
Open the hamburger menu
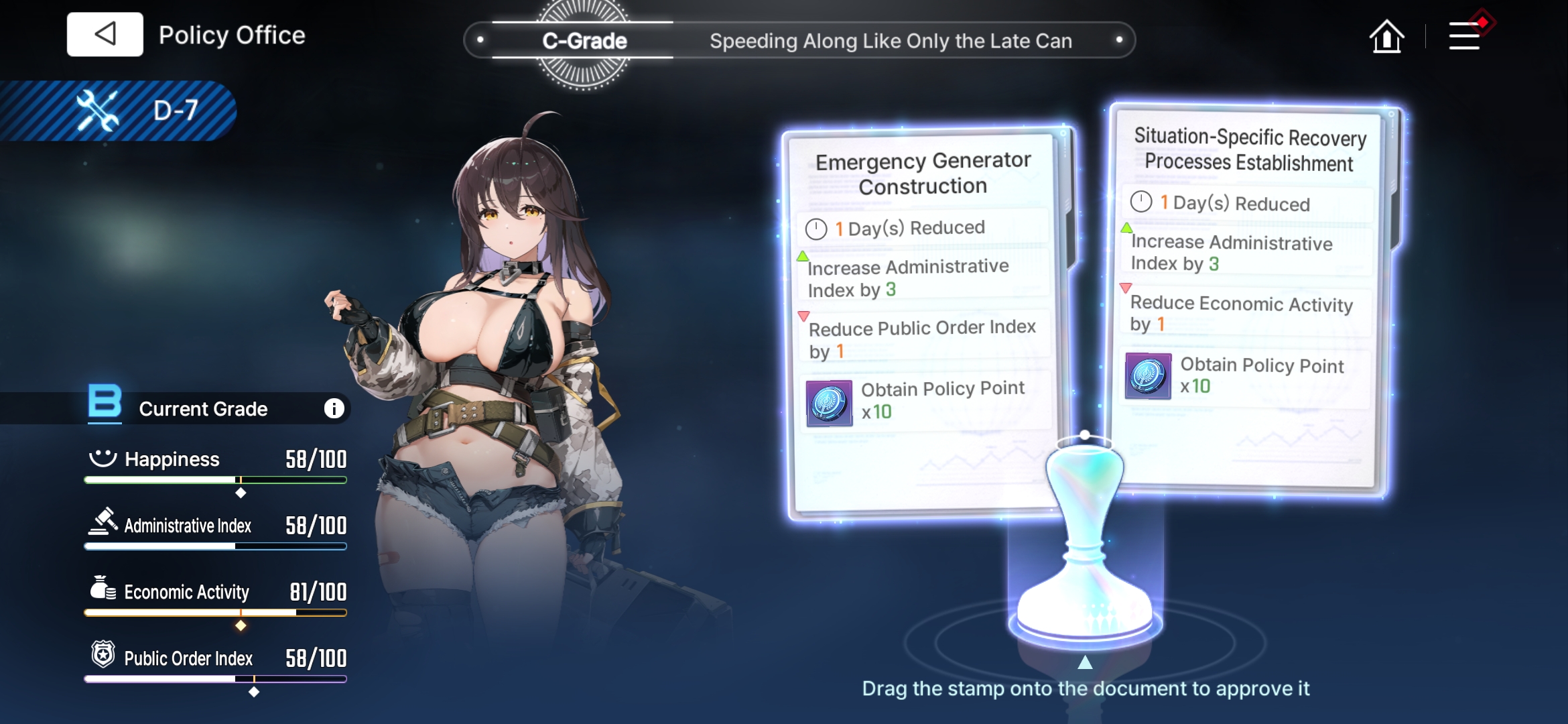1465,36
